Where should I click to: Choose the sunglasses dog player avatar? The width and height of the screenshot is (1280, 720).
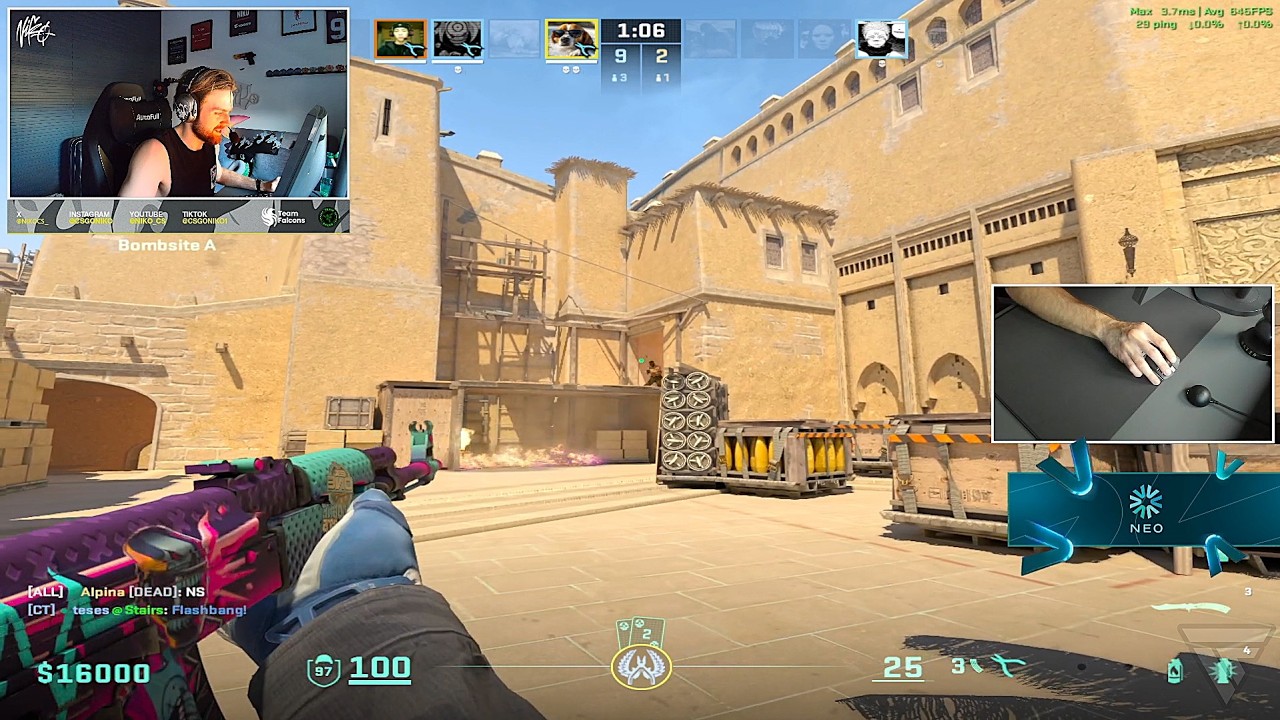571,39
